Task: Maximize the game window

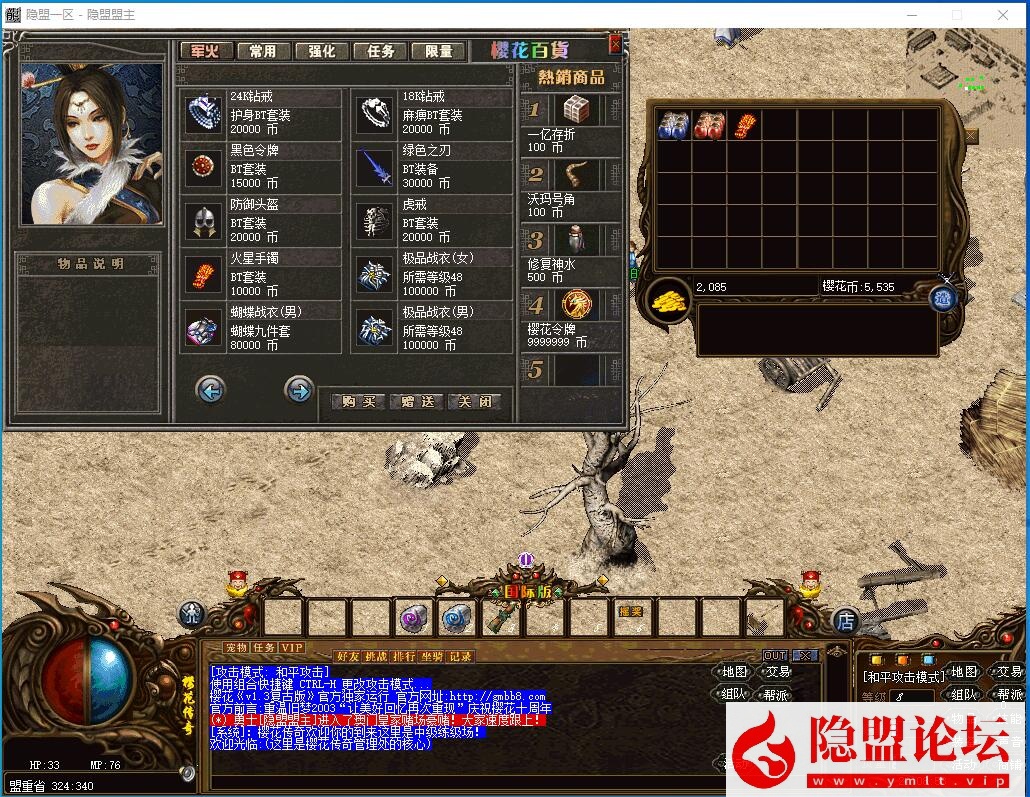Action: 957,15
